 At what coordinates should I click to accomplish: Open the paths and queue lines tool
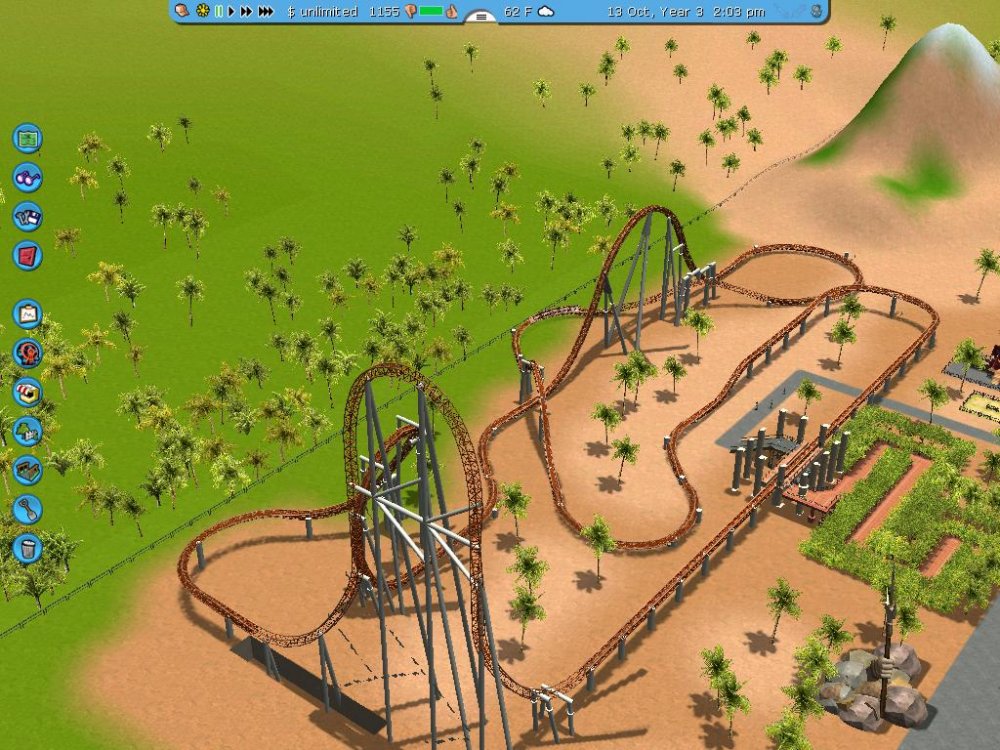27,470
